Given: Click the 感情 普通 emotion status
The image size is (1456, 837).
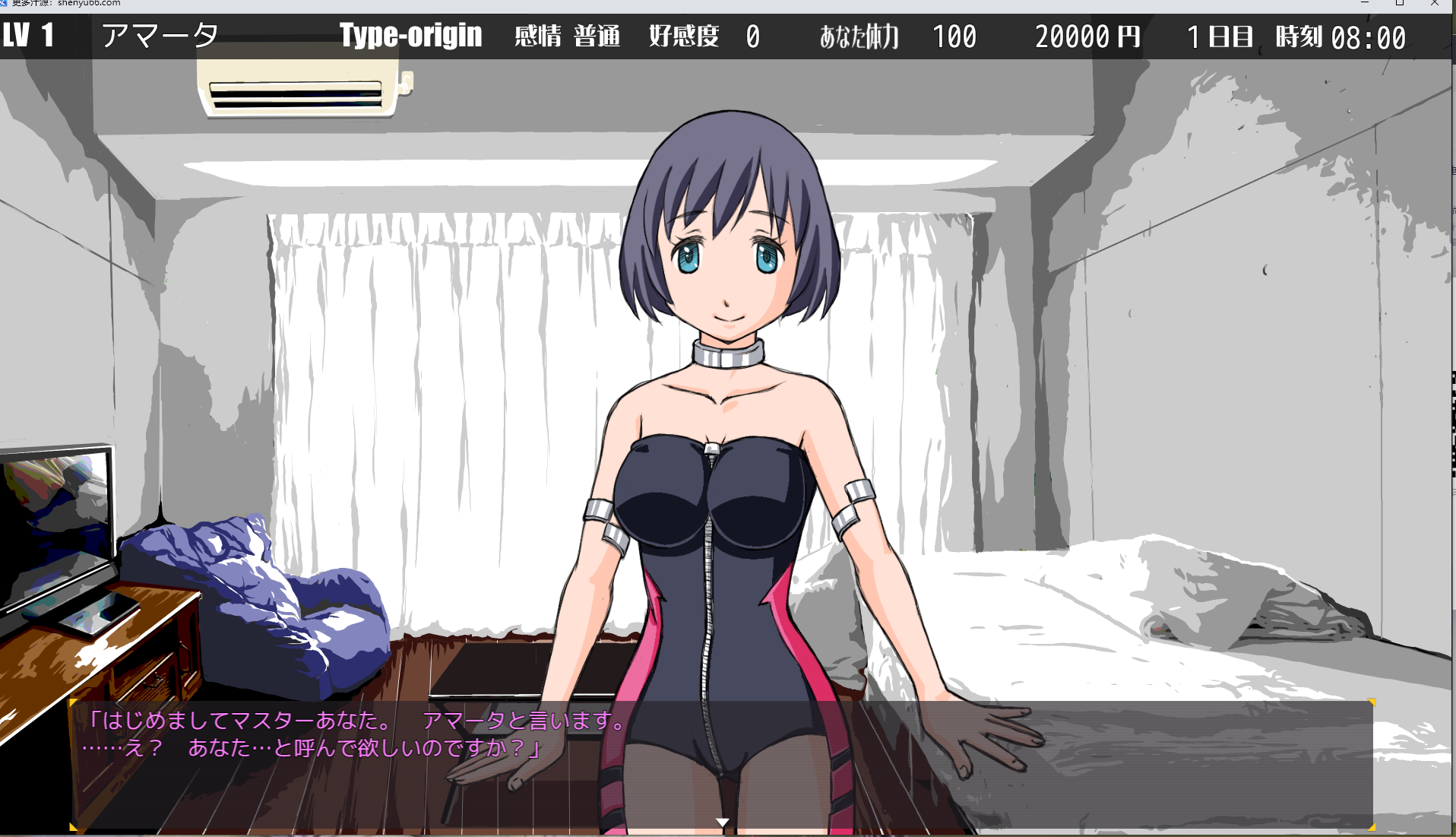Looking at the screenshot, I should pyautogui.click(x=568, y=36).
